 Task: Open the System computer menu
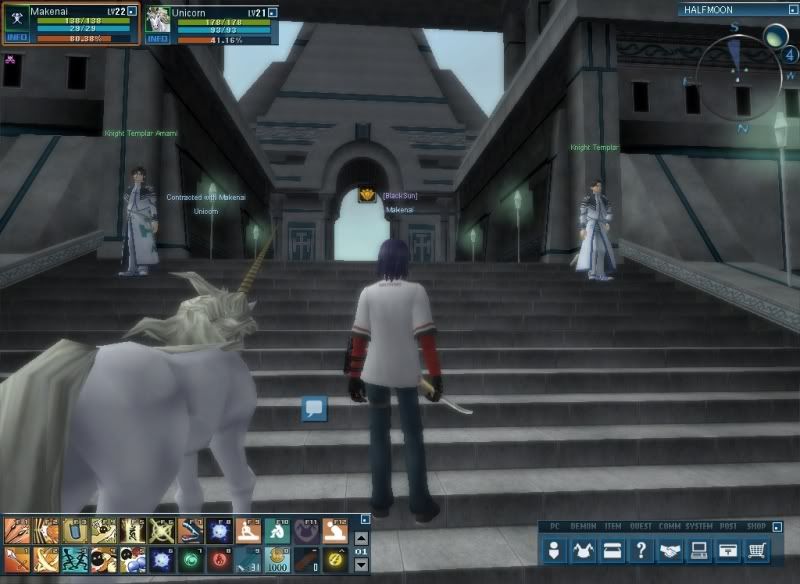point(699,550)
